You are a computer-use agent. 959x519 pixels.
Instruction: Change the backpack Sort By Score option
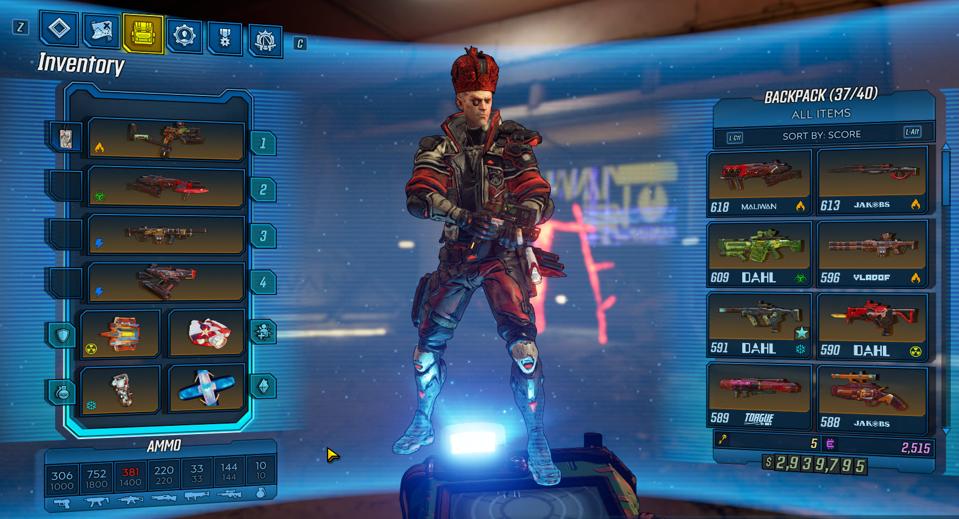pyautogui.click(x=822, y=135)
